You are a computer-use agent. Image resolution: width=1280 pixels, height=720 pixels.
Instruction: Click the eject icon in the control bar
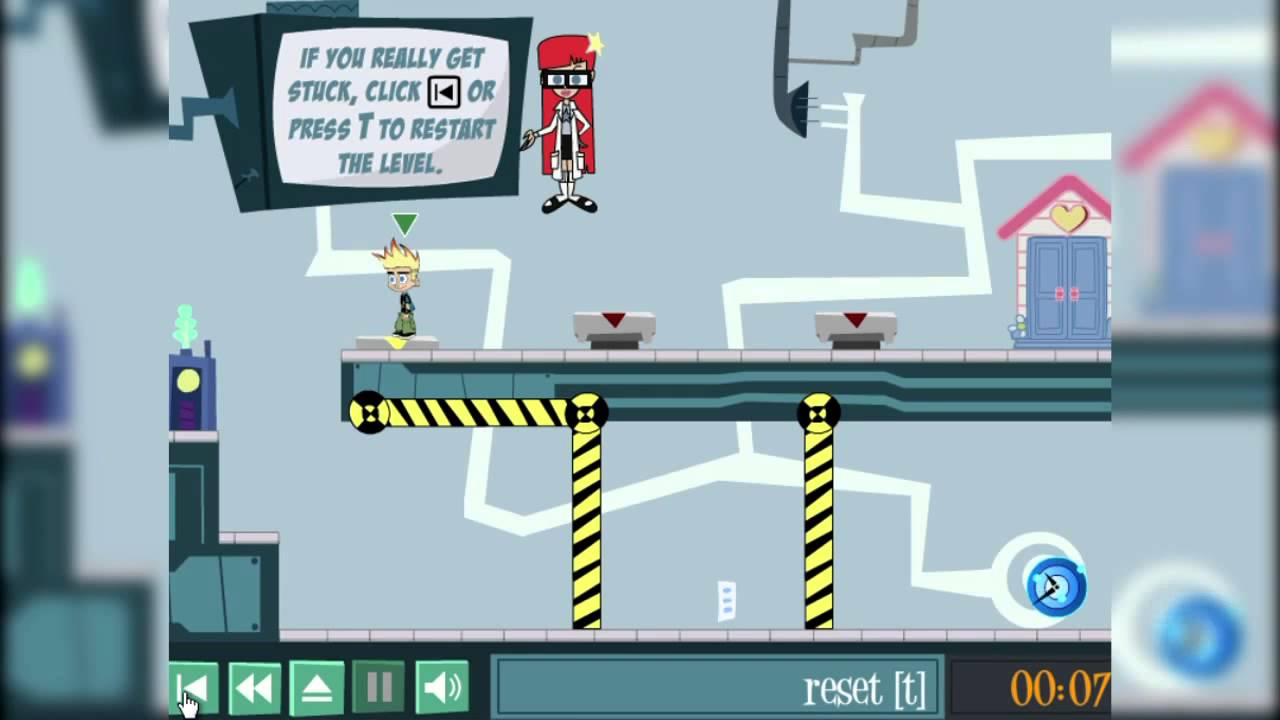[316, 686]
